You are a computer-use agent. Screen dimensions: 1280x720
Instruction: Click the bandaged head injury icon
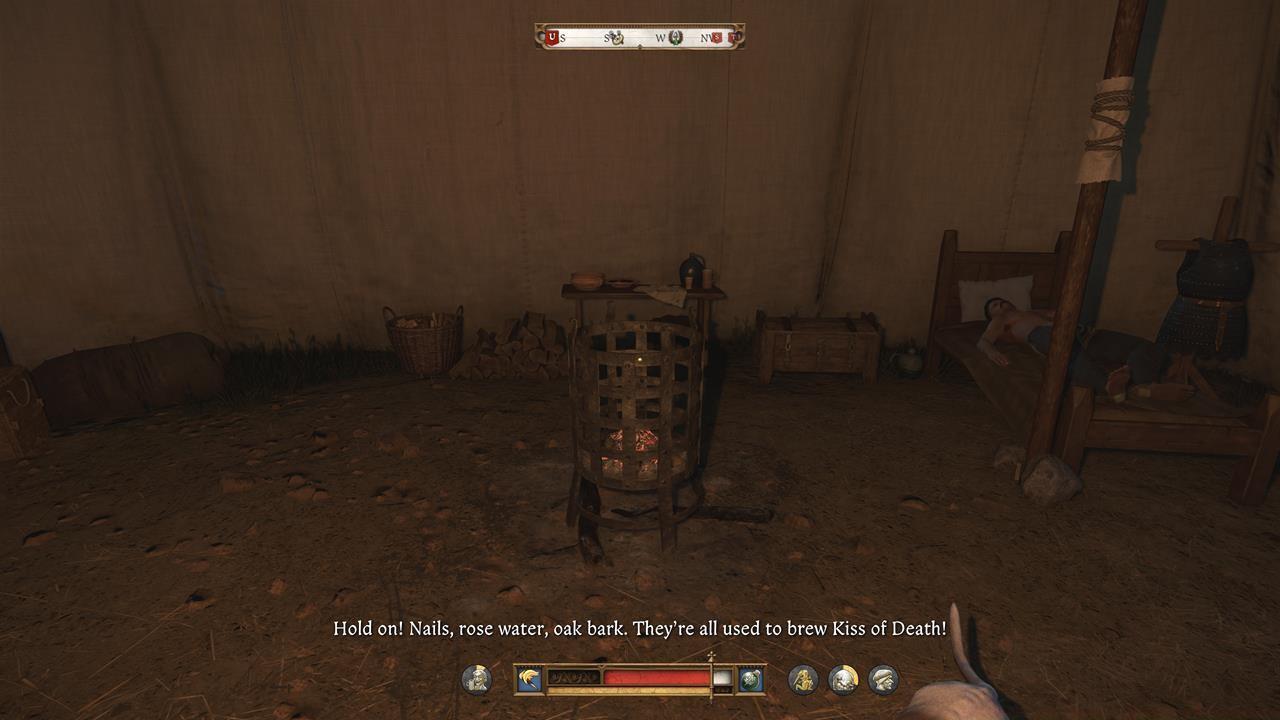[844, 678]
